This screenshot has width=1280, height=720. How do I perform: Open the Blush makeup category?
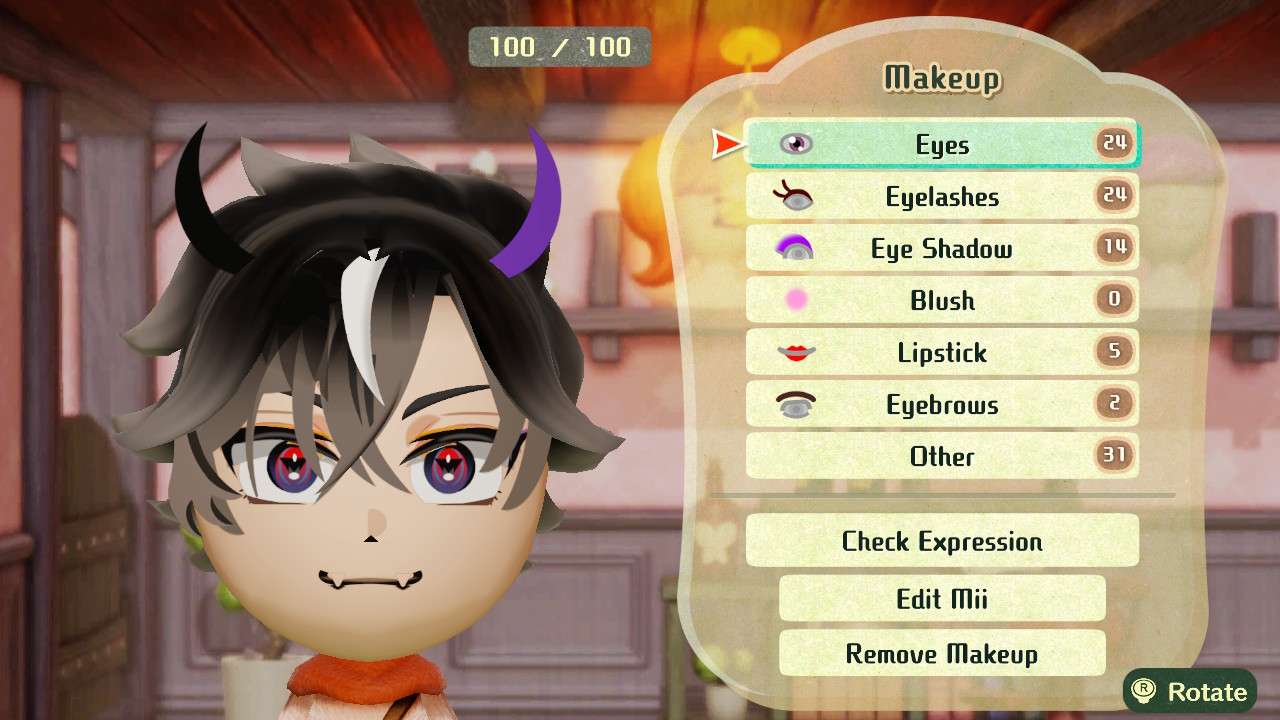pyautogui.click(x=940, y=300)
